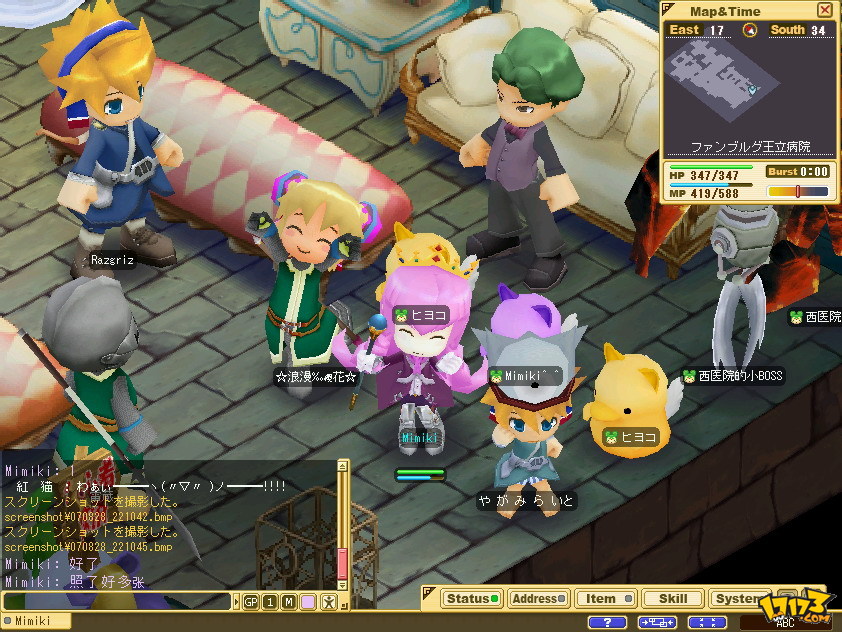The width and height of the screenshot is (842, 632).
Task: Open the Skill menu
Action: click(x=672, y=599)
